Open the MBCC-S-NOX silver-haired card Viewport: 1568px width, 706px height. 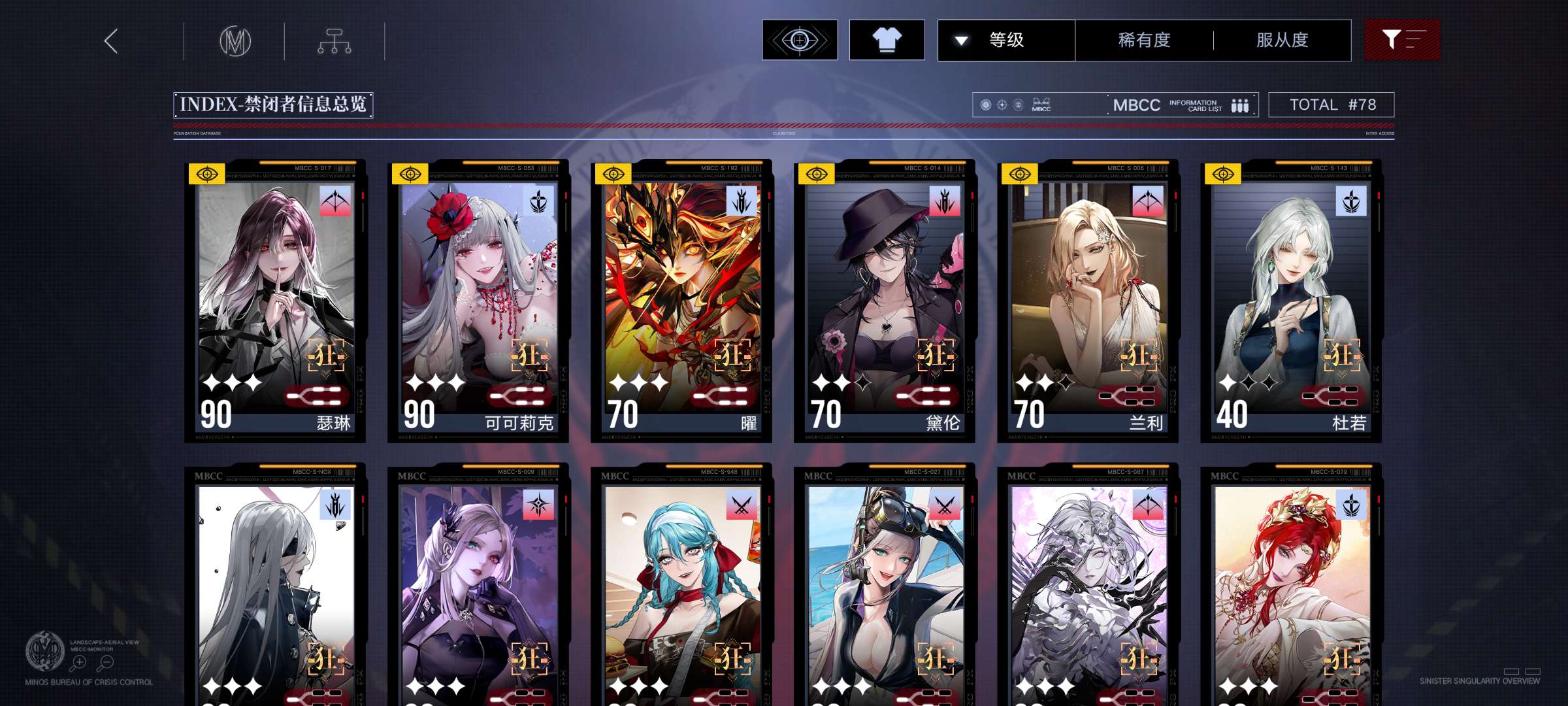click(x=275, y=588)
